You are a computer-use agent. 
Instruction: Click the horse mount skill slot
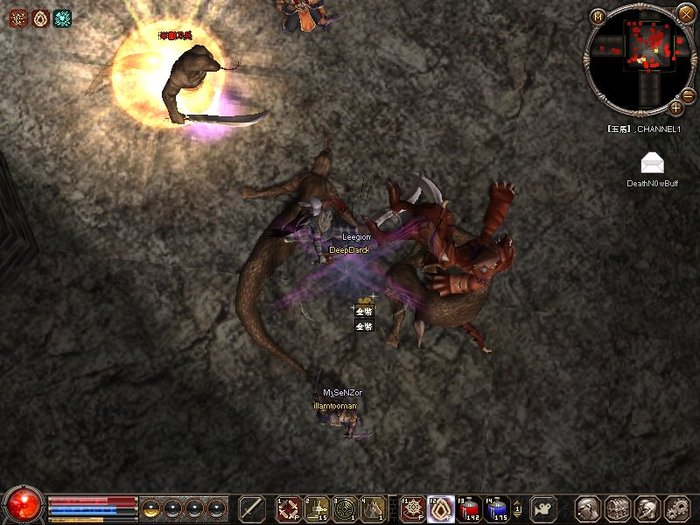click(x=372, y=507)
